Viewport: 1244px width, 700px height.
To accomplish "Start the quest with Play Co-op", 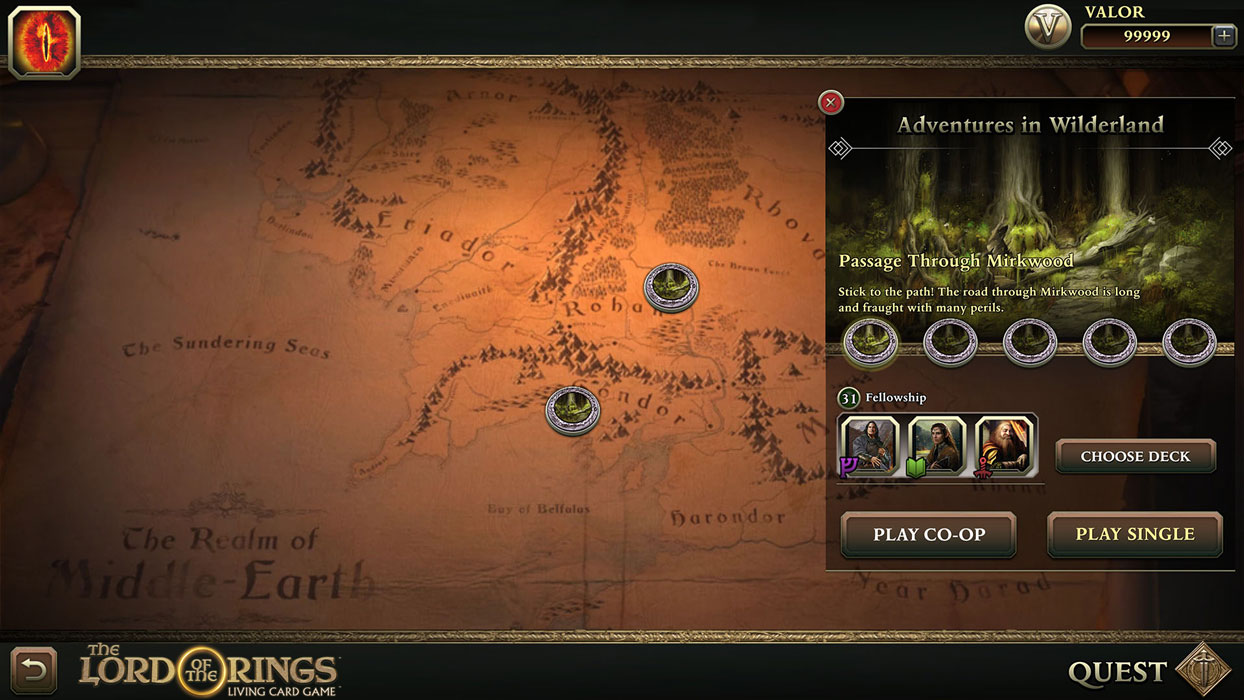I will (929, 534).
